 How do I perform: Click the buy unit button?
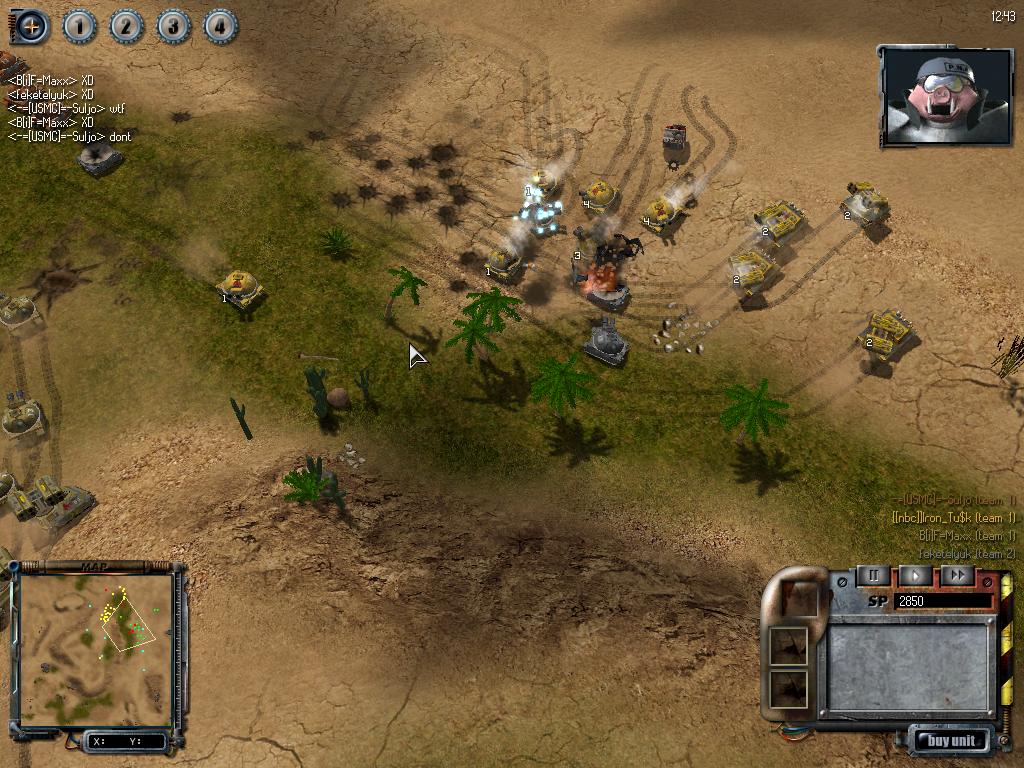click(x=952, y=741)
